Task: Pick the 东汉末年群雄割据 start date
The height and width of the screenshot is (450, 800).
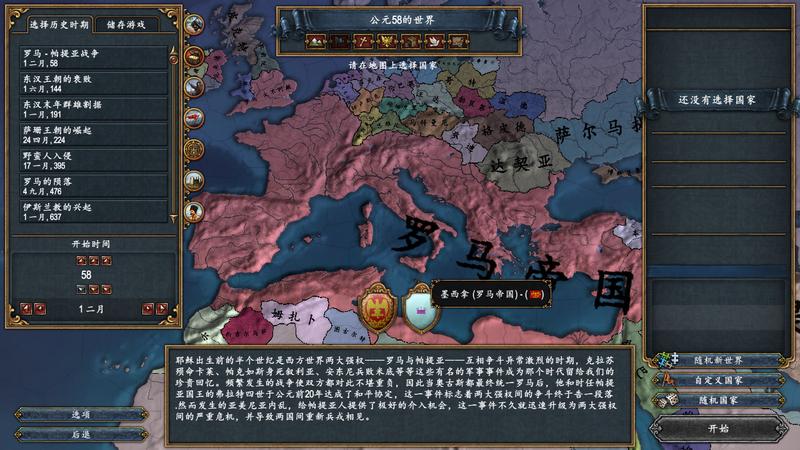Action: click(x=94, y=108)
